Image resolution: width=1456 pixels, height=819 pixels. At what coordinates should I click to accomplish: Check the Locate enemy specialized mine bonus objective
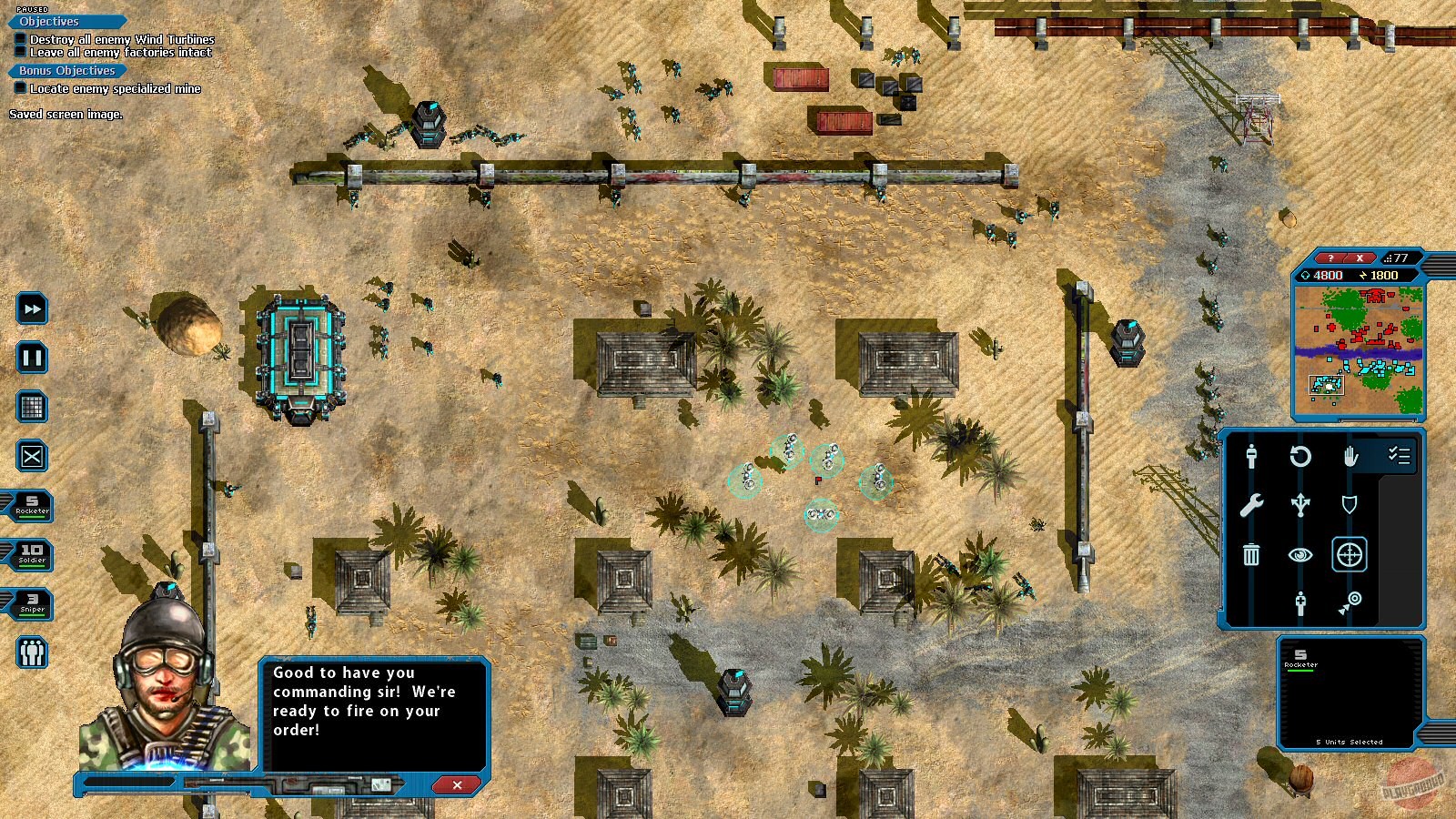click(x=20, y=86)
